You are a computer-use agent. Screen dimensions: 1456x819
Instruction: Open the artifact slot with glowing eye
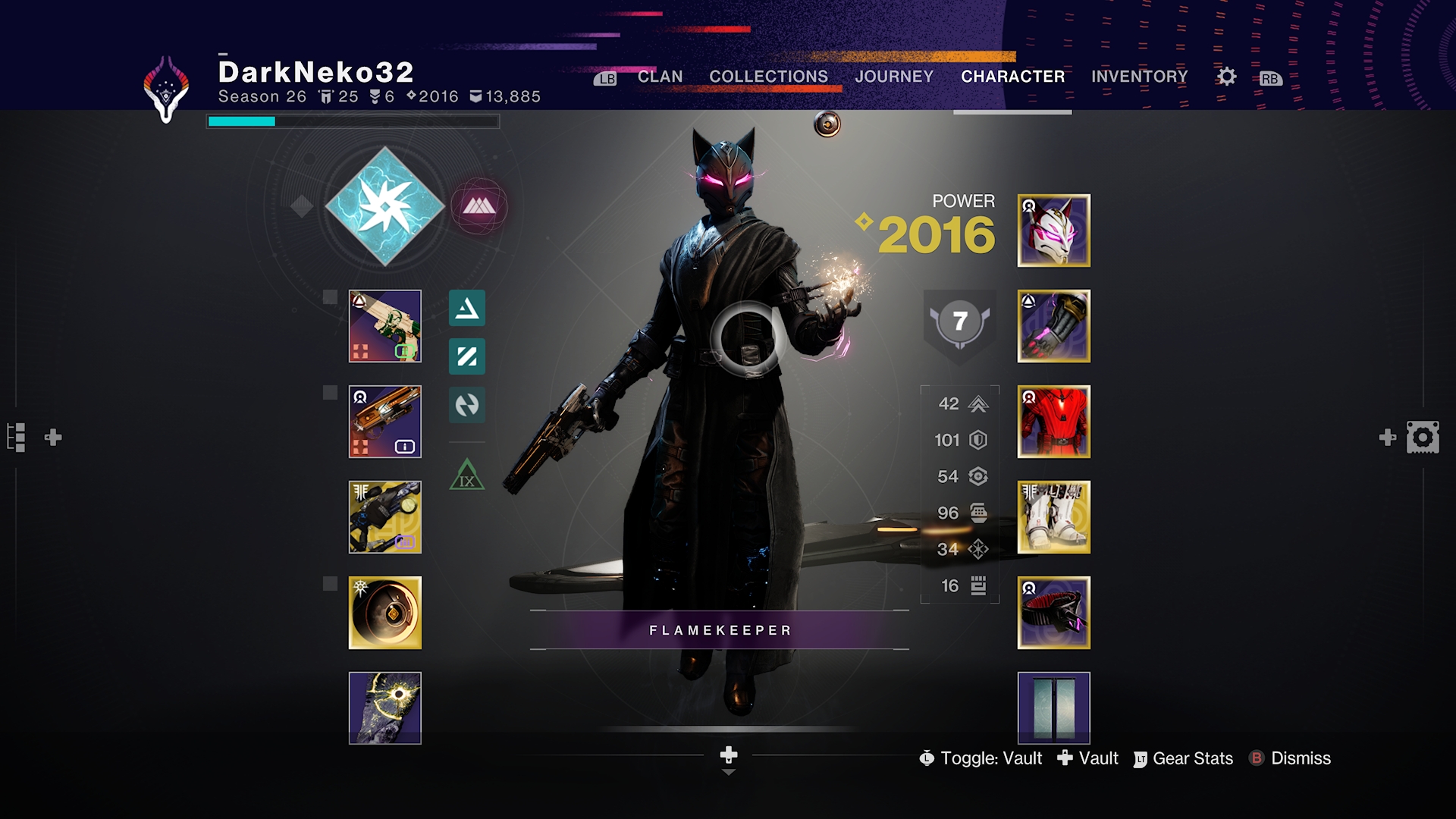pyautogui.click(x=385, y=708)
